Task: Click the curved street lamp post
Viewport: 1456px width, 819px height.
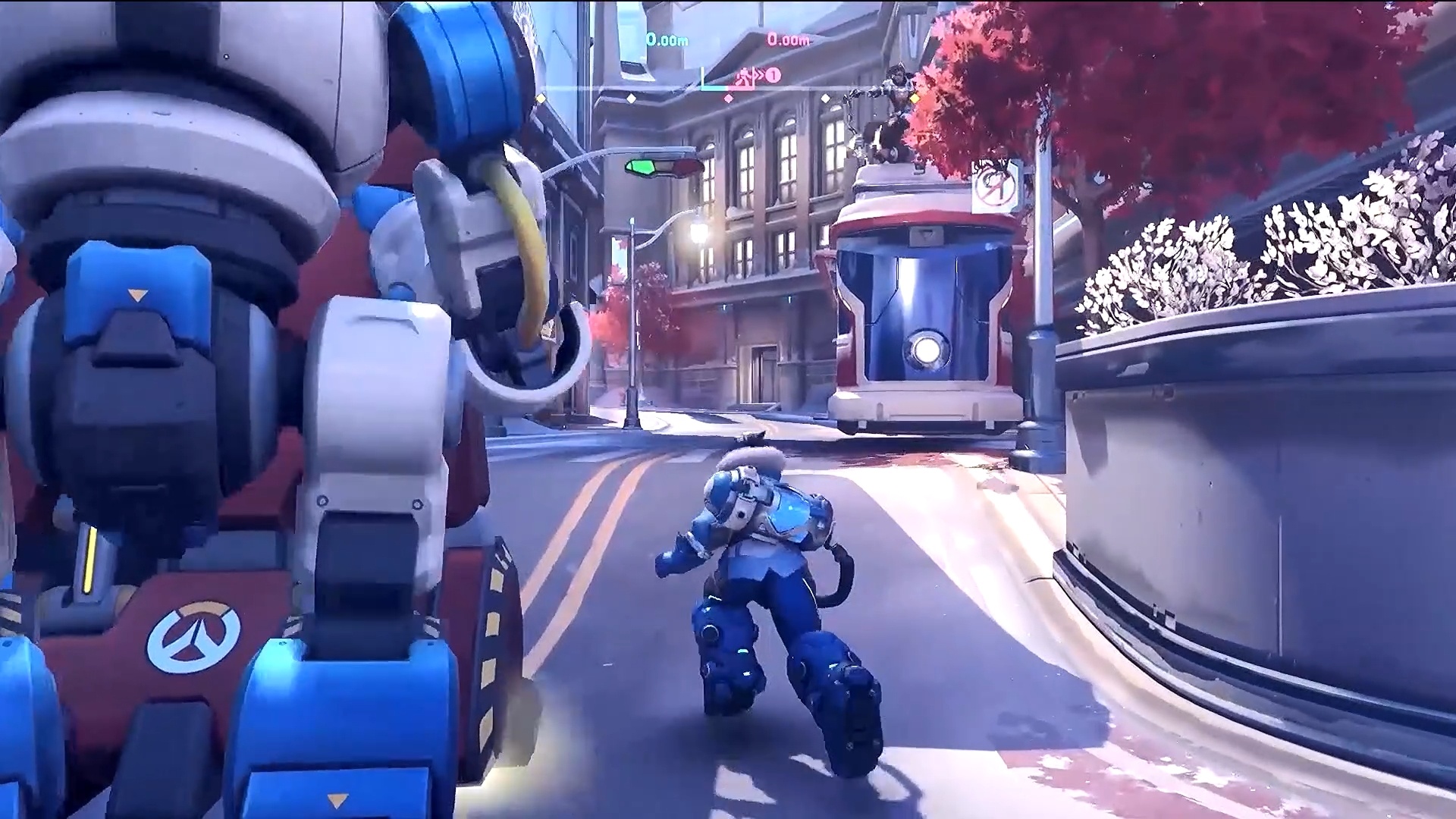Action: [x=632, y=303]
